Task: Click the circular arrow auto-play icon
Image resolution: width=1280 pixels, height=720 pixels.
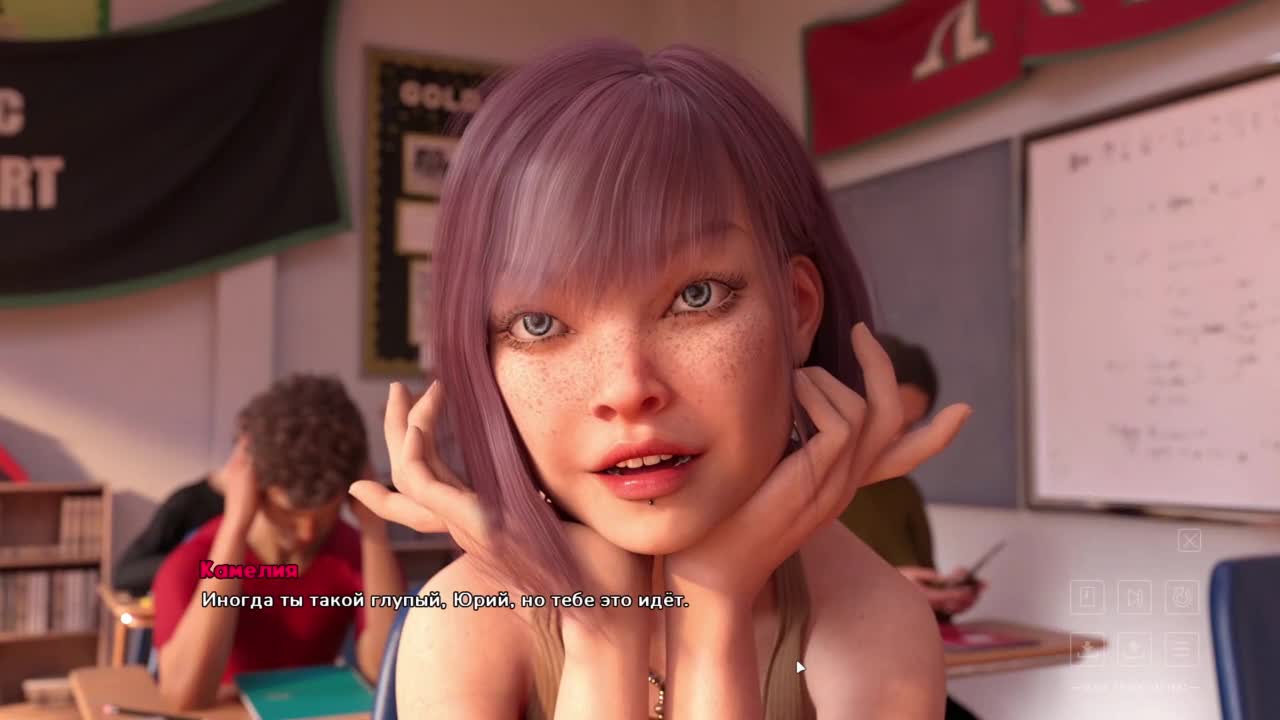Action: (x=1182, y=597)
